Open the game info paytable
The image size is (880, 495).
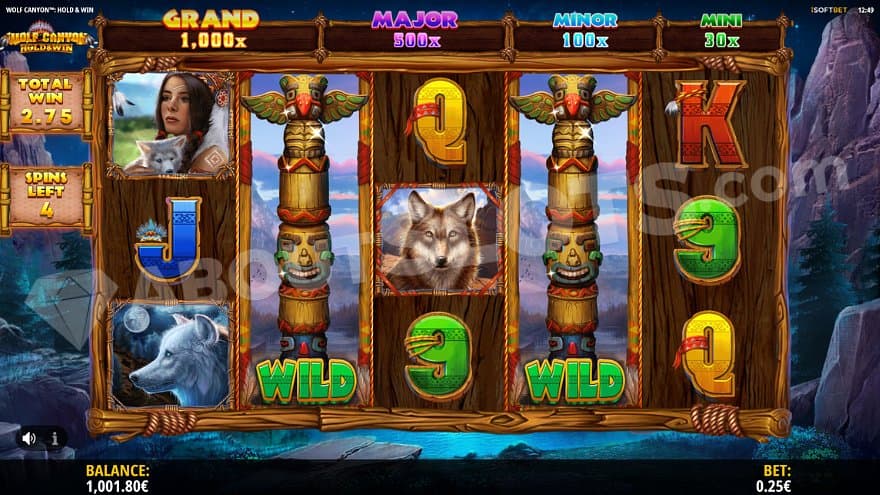click(53, 437)
